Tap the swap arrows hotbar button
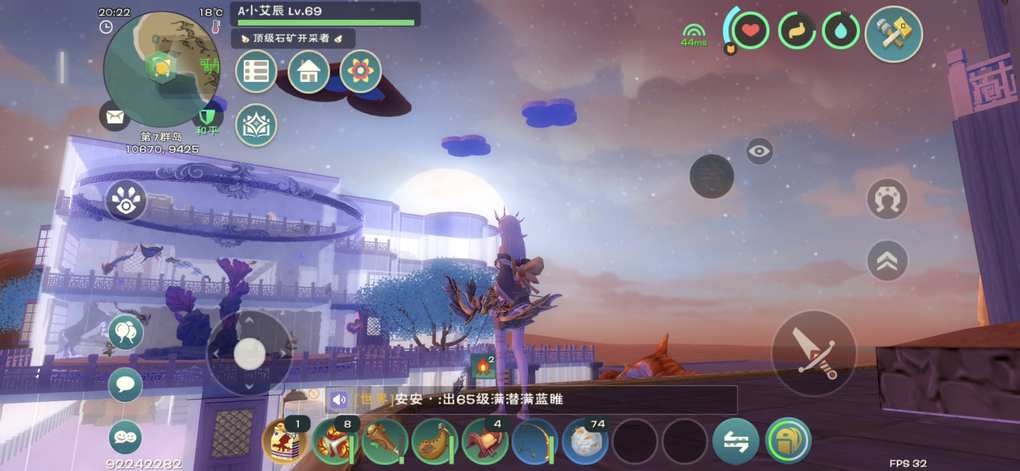 click(735, 441)
